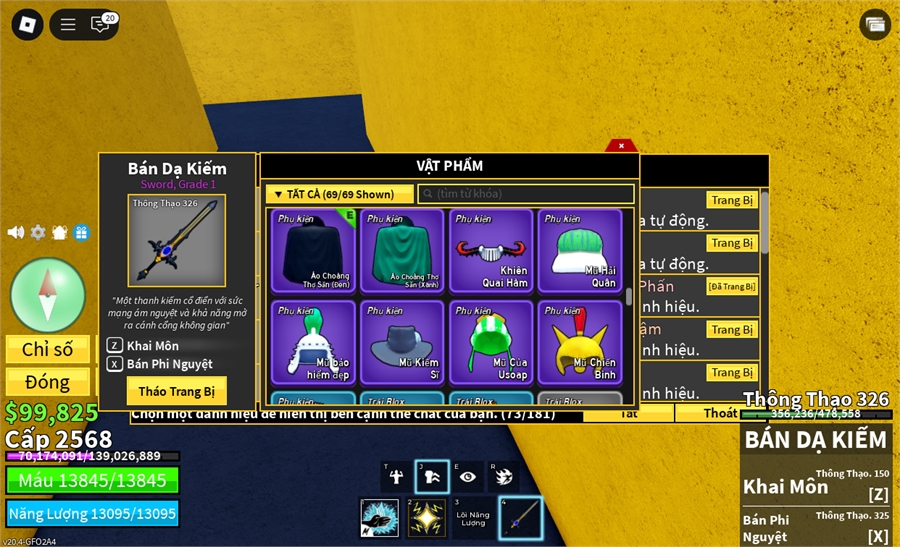Open the Tất Cả item filter dropdown

click(339, 194)
